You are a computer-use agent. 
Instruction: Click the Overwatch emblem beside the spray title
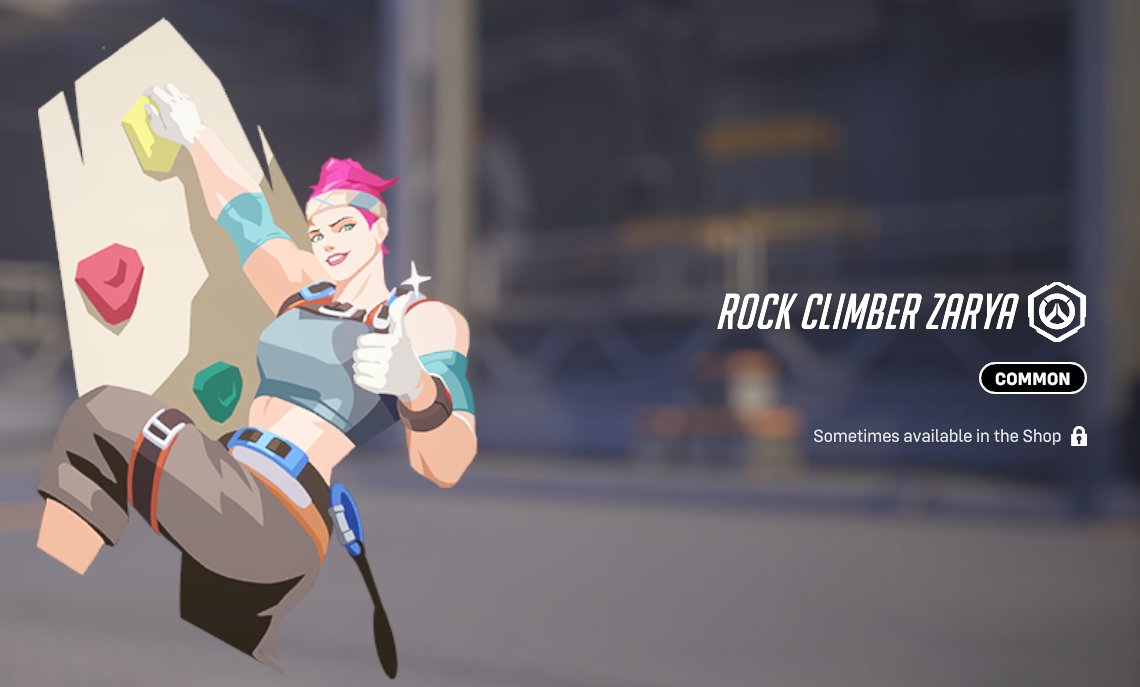(x=1058, y=312)
